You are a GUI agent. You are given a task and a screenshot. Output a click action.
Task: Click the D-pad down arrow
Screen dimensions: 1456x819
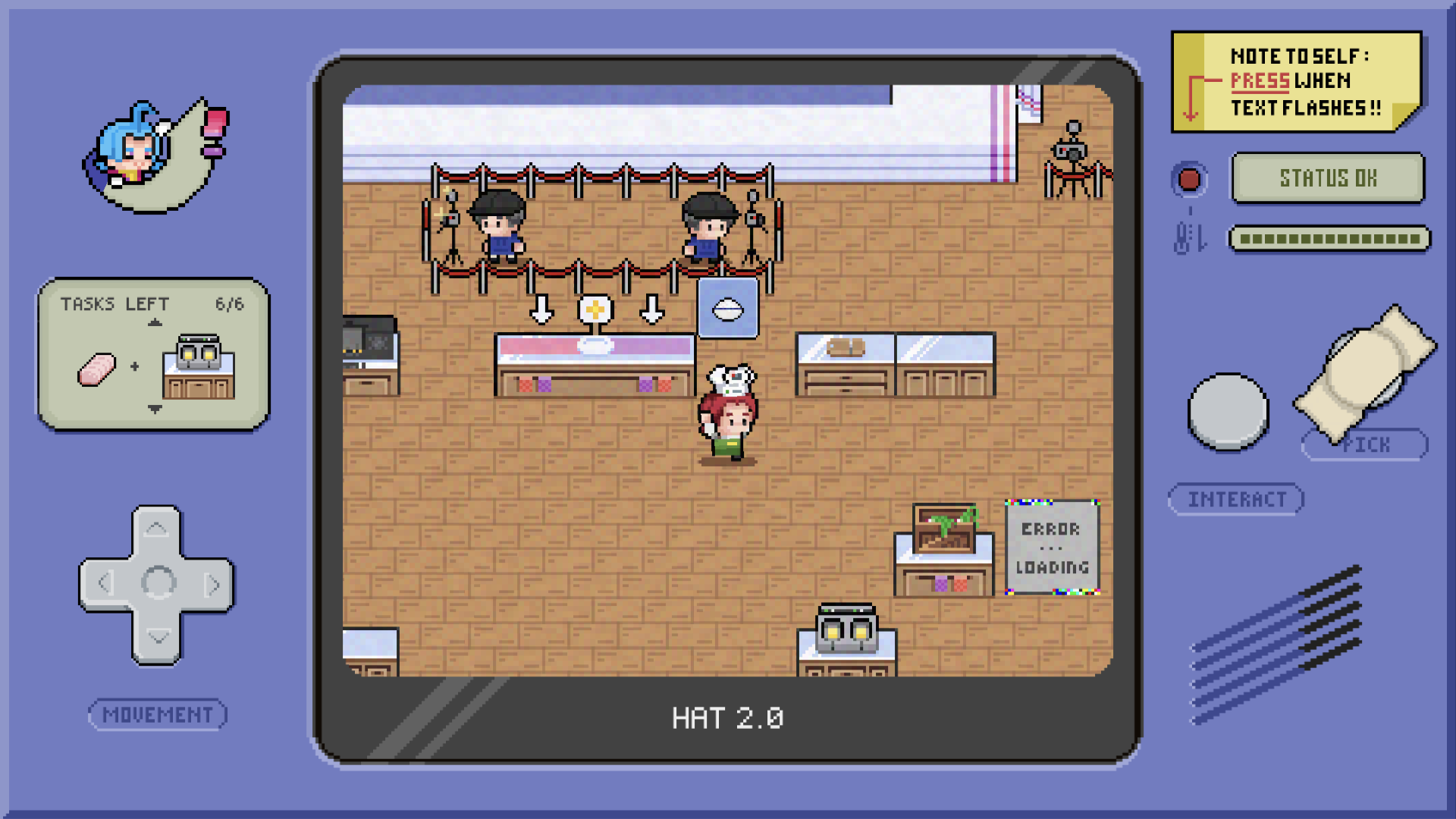[157, 637]
